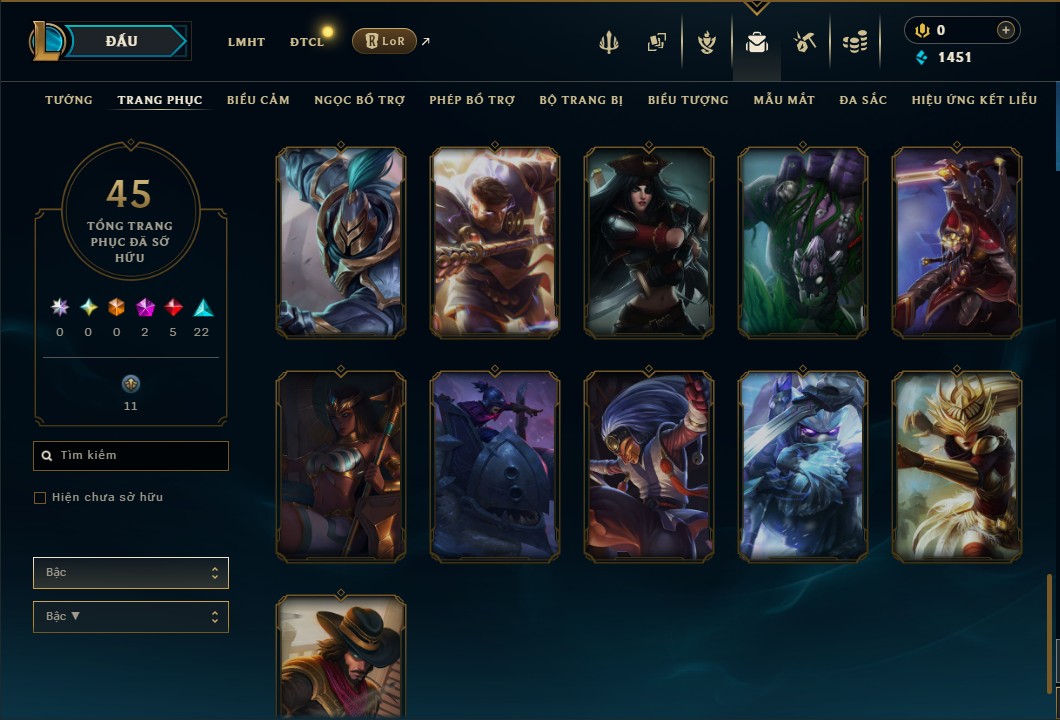Switch to the BIỂU CẢM tab
This screenshot has height=720, width=1060.
coord(258,100)
